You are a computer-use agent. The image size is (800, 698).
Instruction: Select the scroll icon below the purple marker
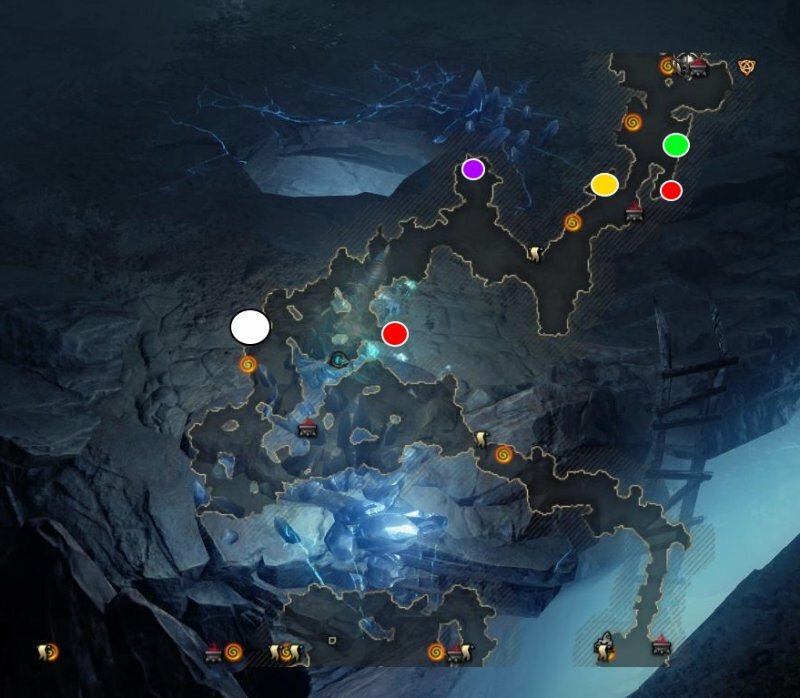pos(535,254)
